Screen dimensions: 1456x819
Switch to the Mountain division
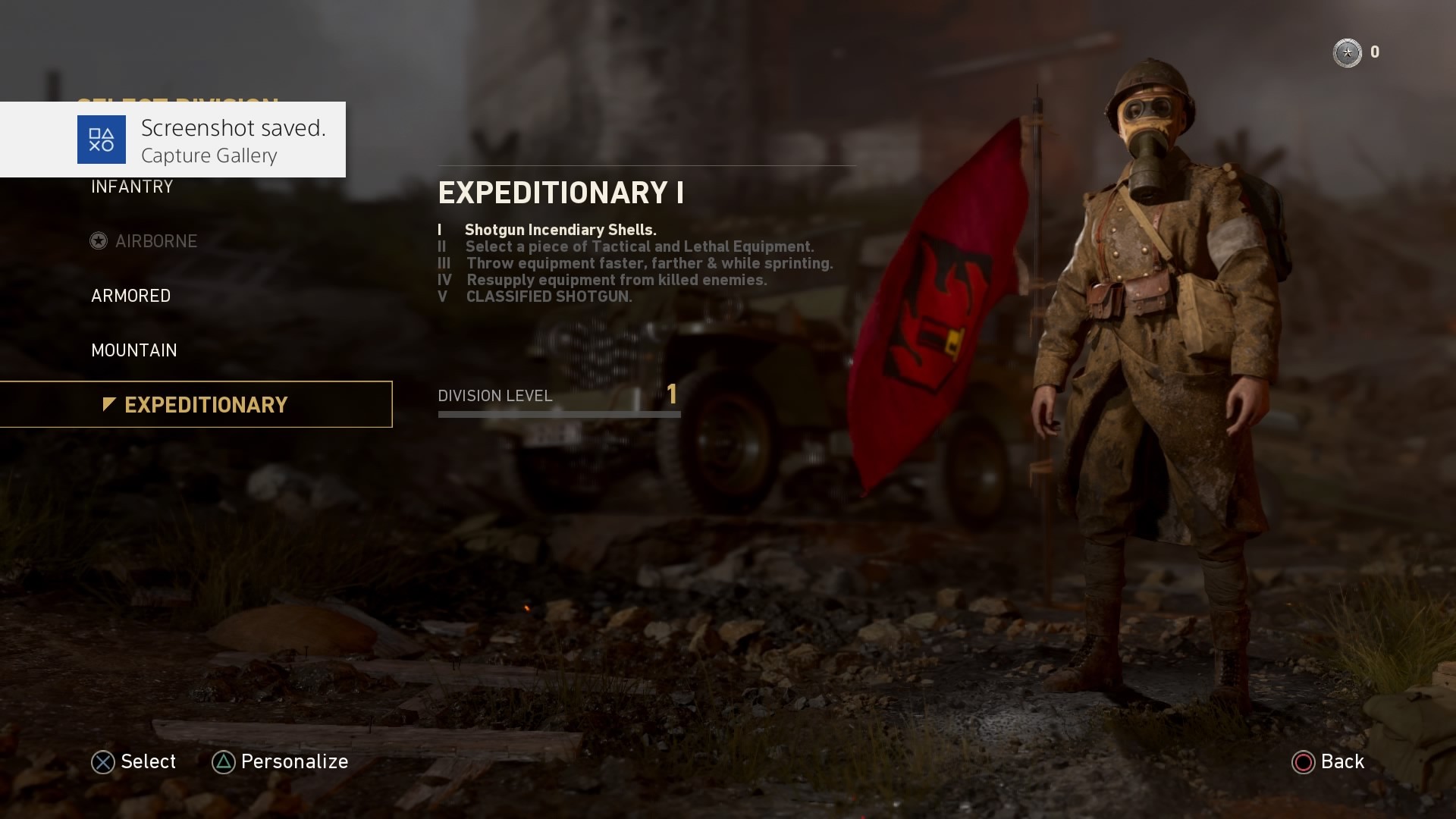point(133,350)
